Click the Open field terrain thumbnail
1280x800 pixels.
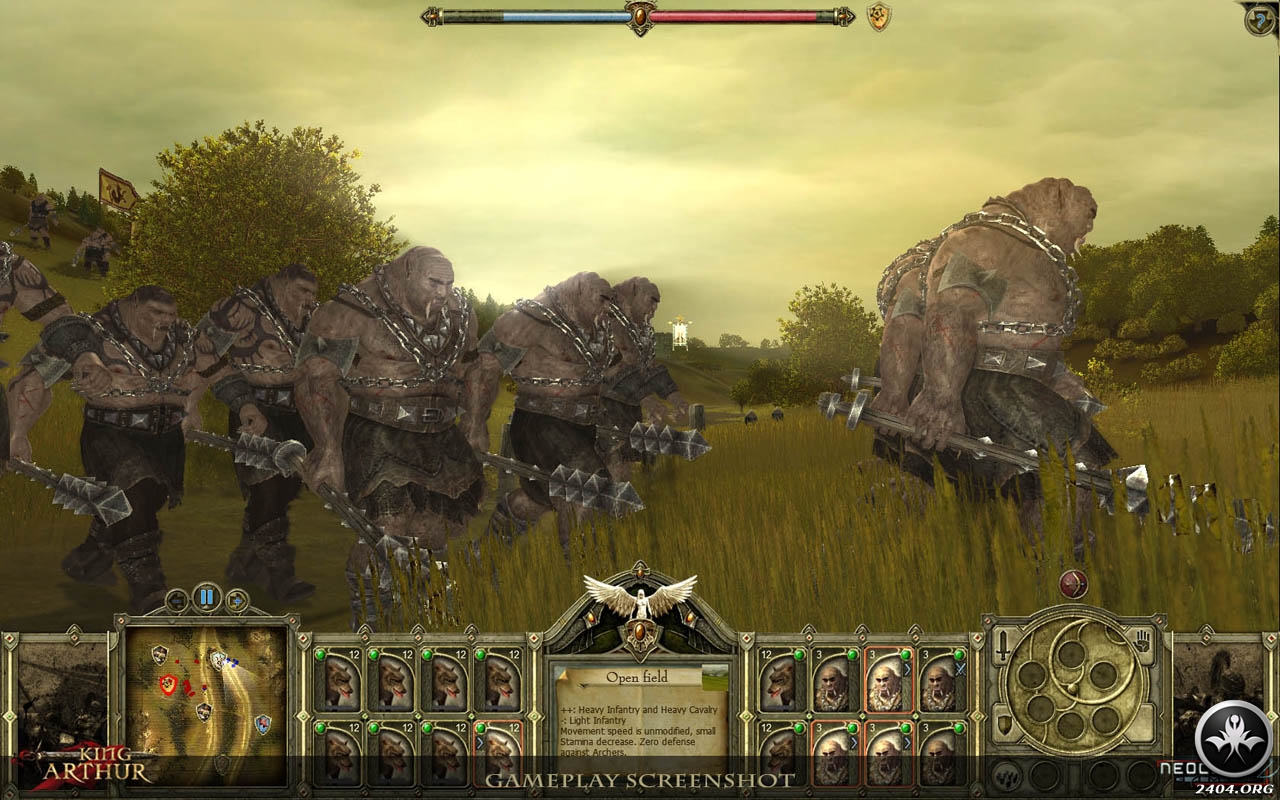click(714, 677)
